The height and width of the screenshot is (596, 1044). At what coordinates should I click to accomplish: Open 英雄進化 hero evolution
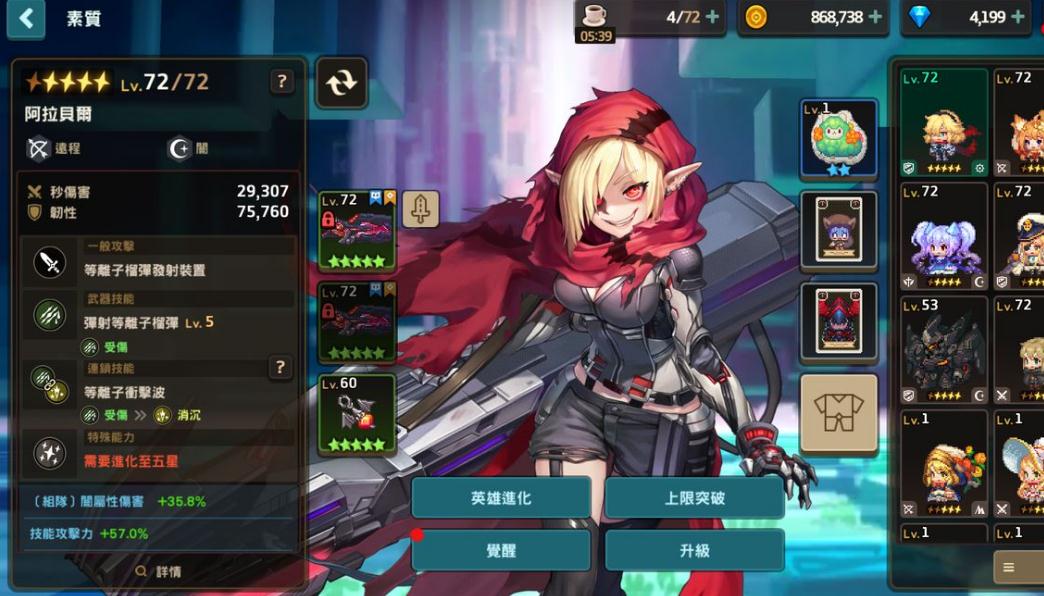coord(501,498)
